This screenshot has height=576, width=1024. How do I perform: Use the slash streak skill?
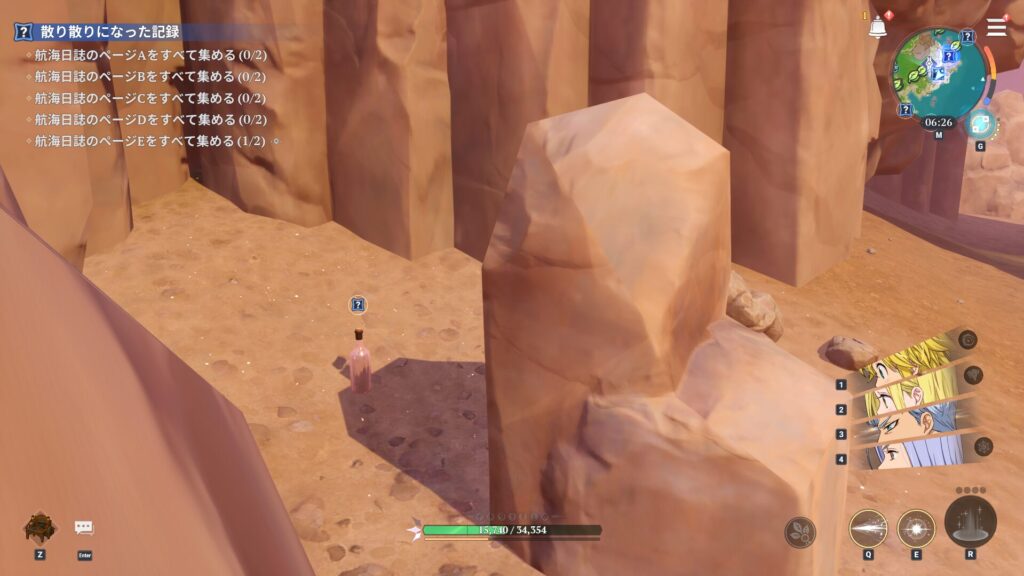(x=867, y=528)
